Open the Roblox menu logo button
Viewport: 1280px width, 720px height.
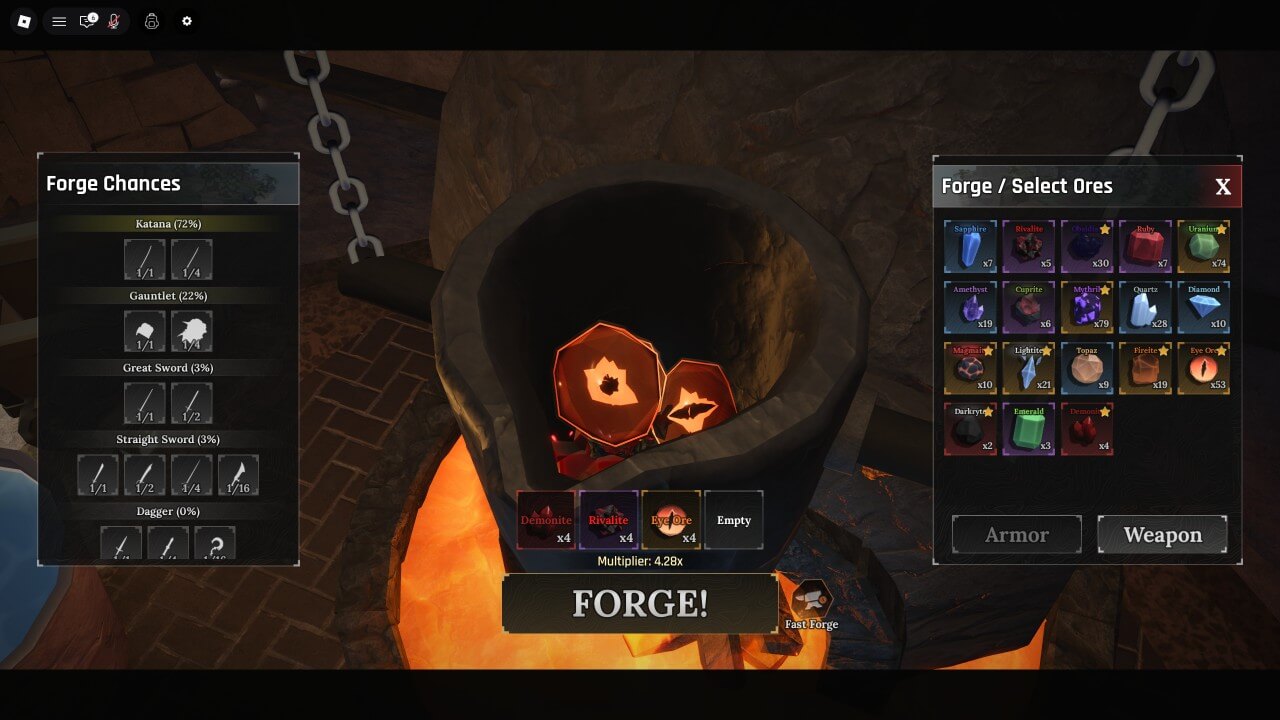point(24,21)
